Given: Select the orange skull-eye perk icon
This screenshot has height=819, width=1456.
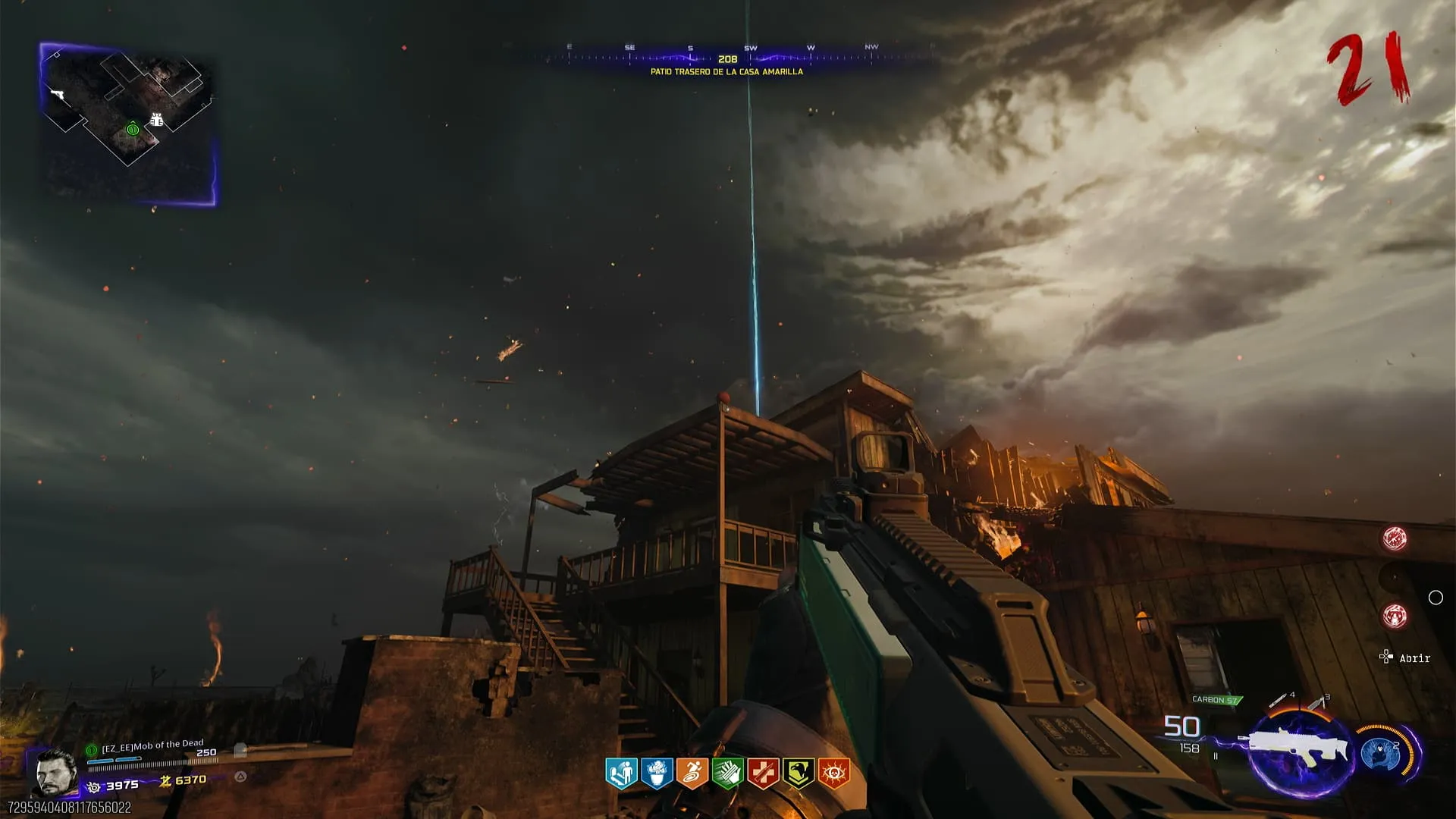Looking at the screenshot, I should 834,773.
